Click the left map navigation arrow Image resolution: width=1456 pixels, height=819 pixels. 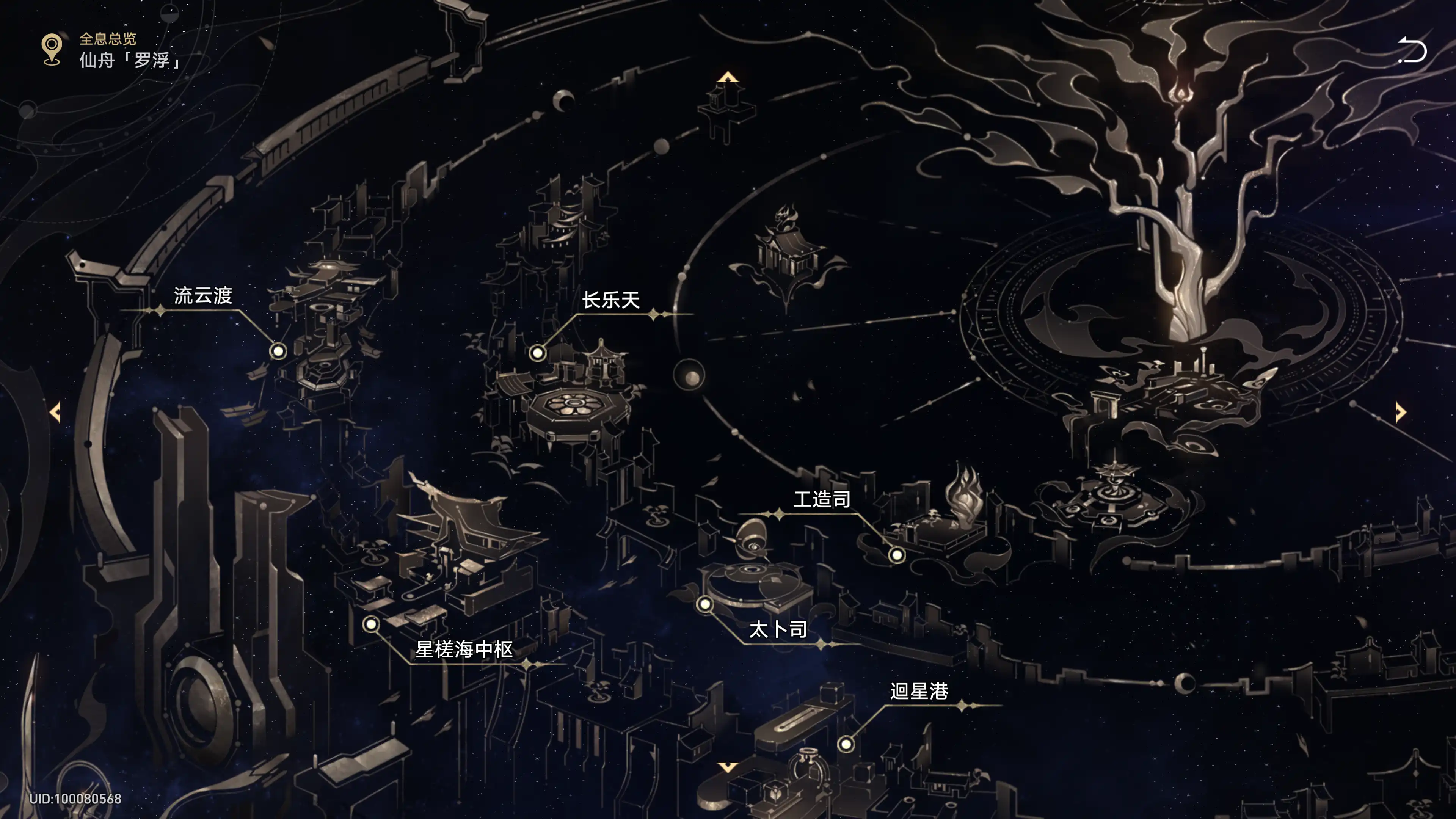coord(55,412)
